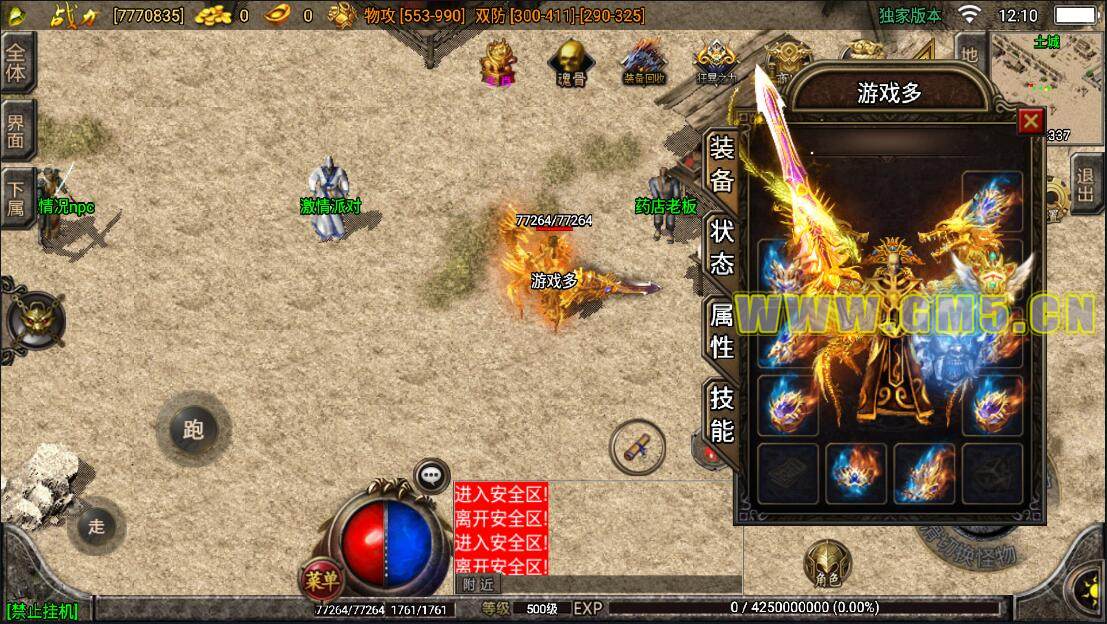Image resolution: width=1107 pixels, height=624 pixels.
Task: Select the 附近 nearby chat channel
Action: coord(478,584)
